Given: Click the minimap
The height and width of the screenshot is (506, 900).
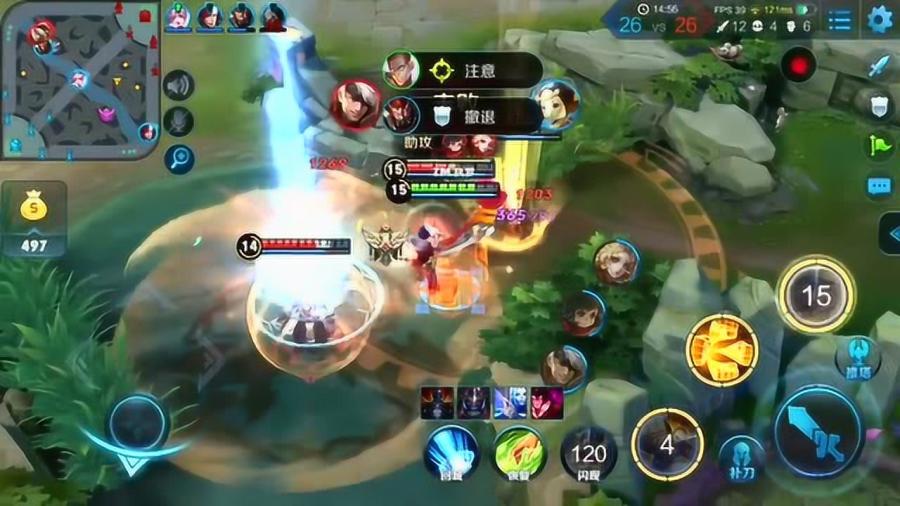Looking at the screenshot, I should (78, 78).
